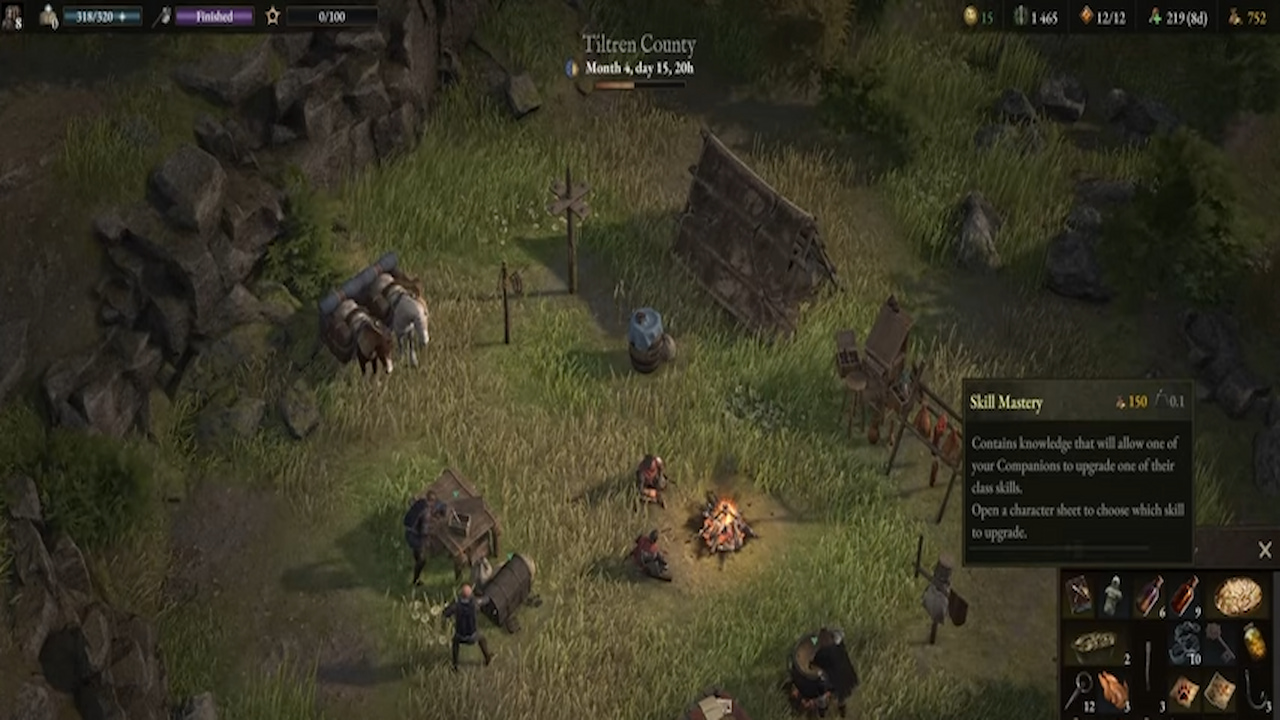
Task: Check wages indicator showing 219 (8d)
Action: tap(1185, 17)
